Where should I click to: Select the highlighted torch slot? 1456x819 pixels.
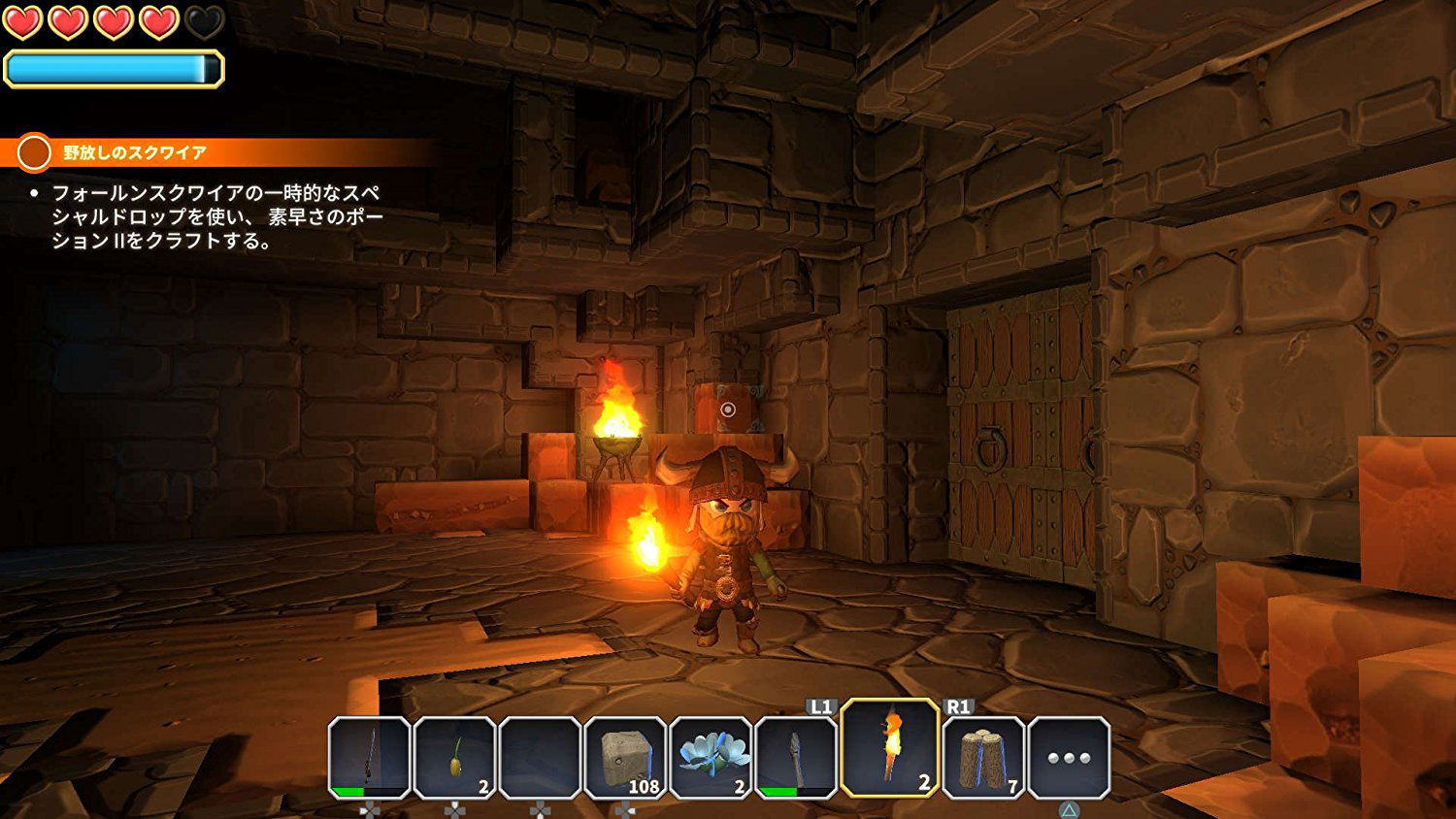pyautogui.click(x=889, y=748)
